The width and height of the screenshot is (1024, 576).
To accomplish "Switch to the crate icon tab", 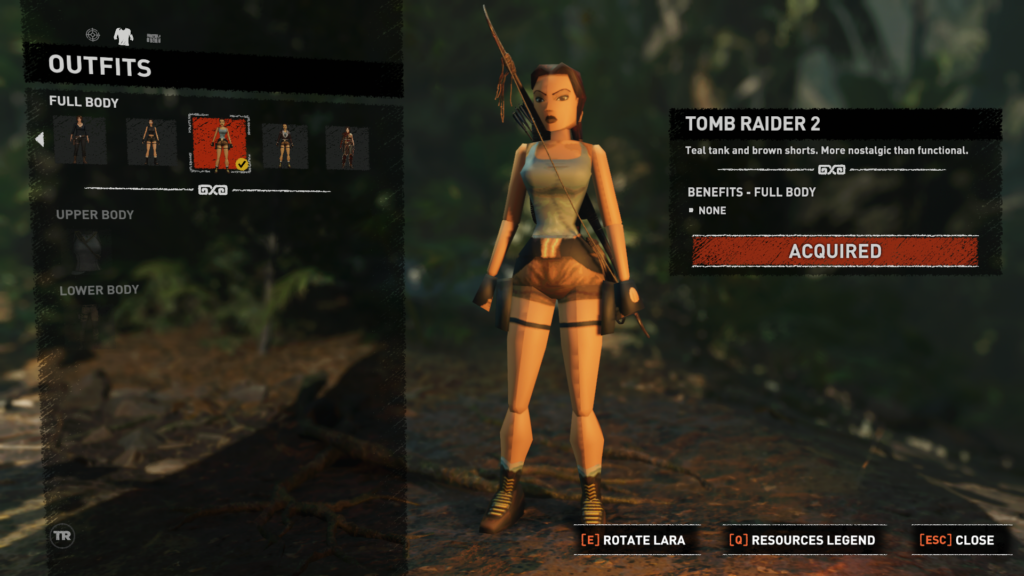I will point(153,38).
